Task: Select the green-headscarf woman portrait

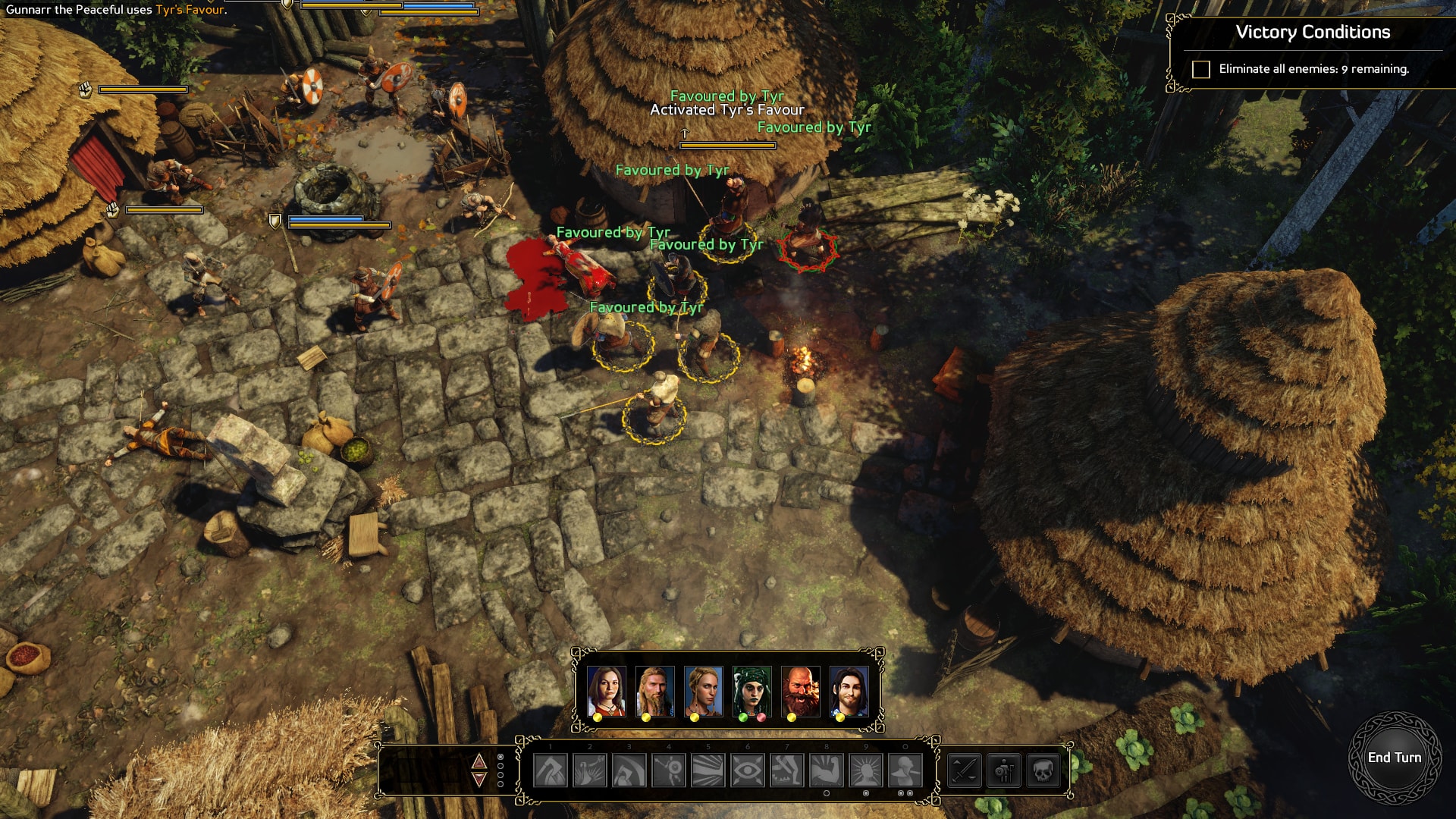Action: (752, 691)
